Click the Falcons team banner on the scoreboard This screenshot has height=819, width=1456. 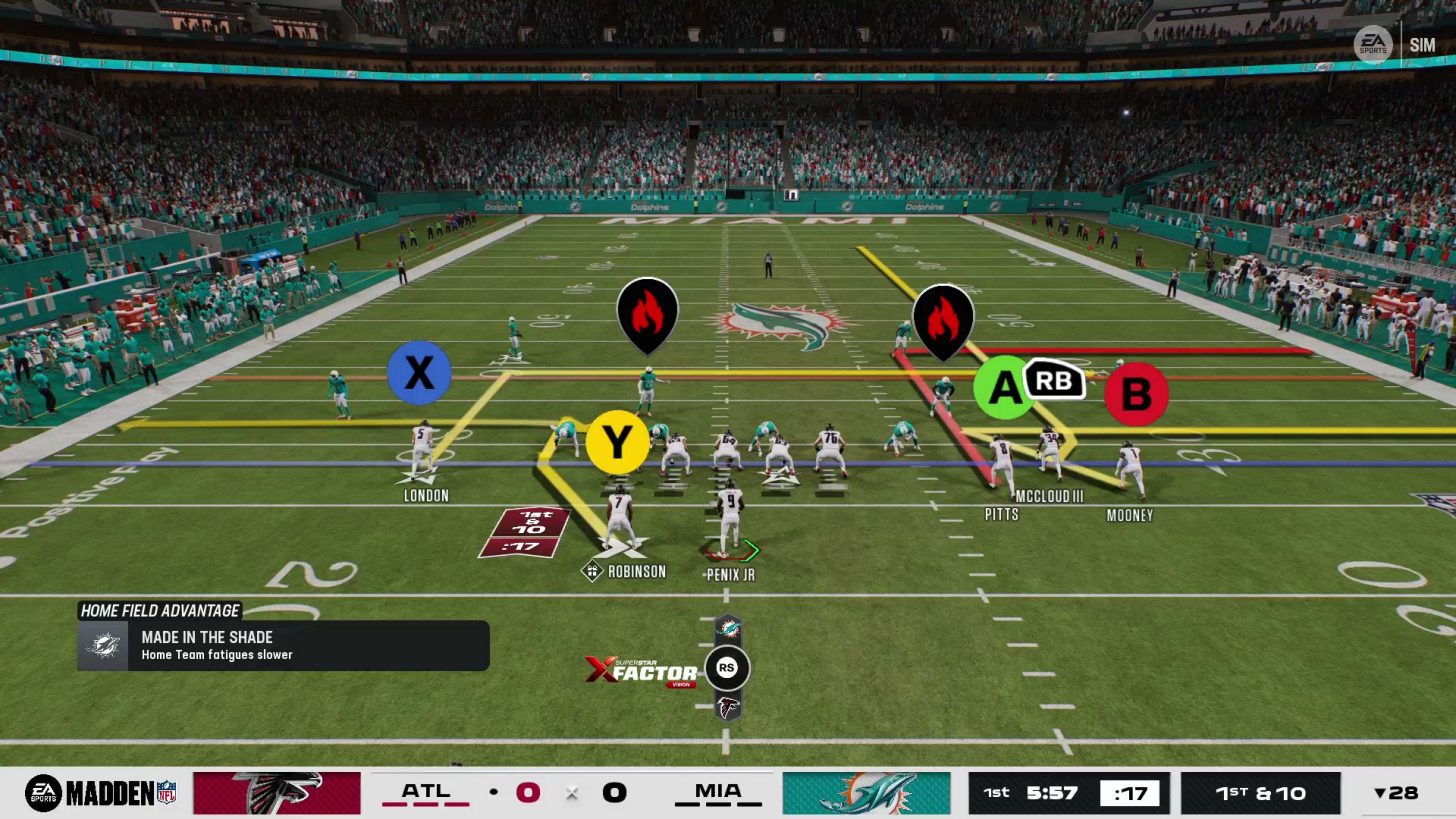pyautogui.click(x=277, y=792)
